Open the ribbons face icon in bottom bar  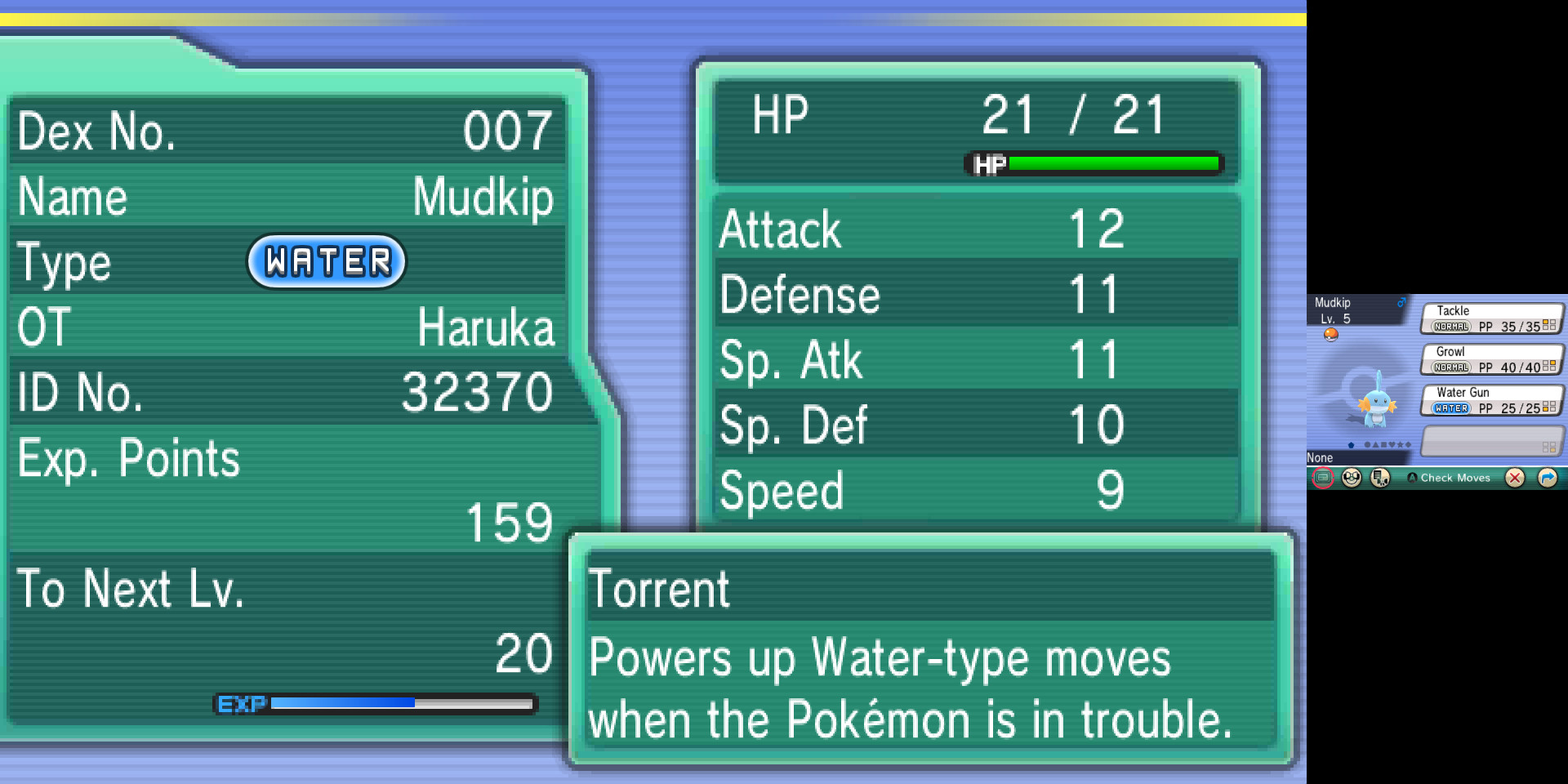point(1352,478)
